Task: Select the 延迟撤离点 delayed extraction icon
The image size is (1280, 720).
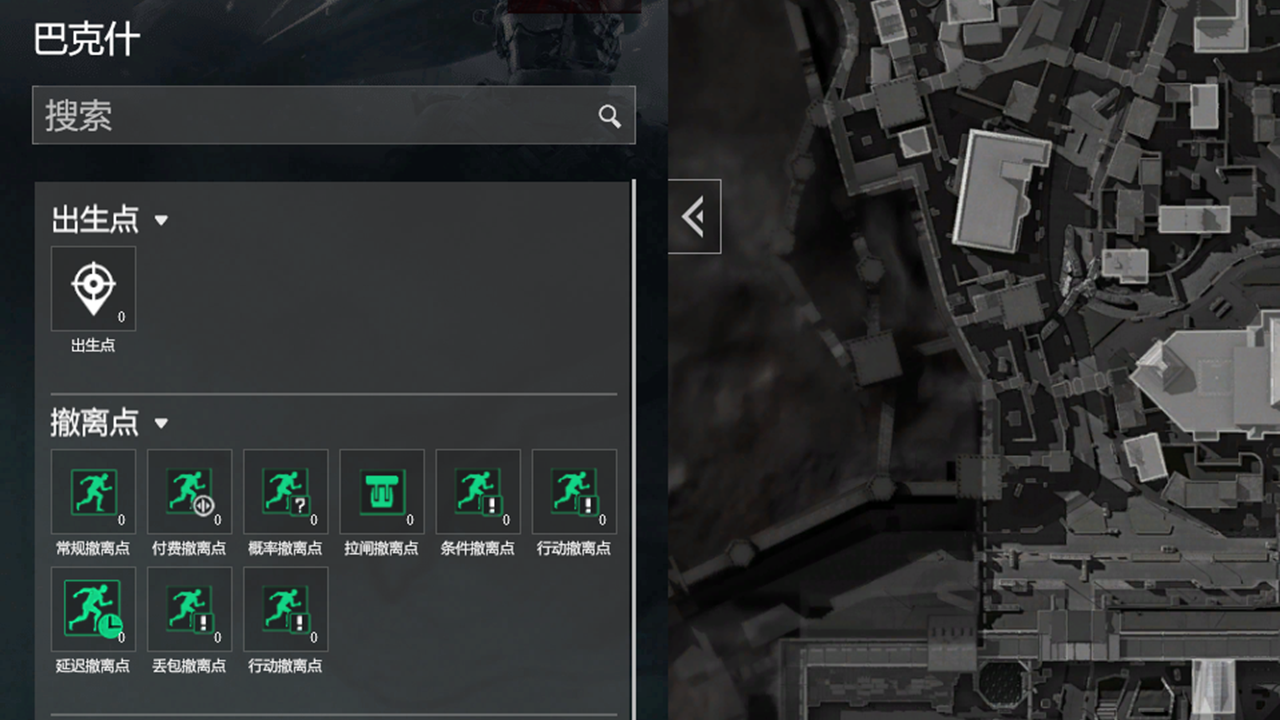Action: [93, 609]
